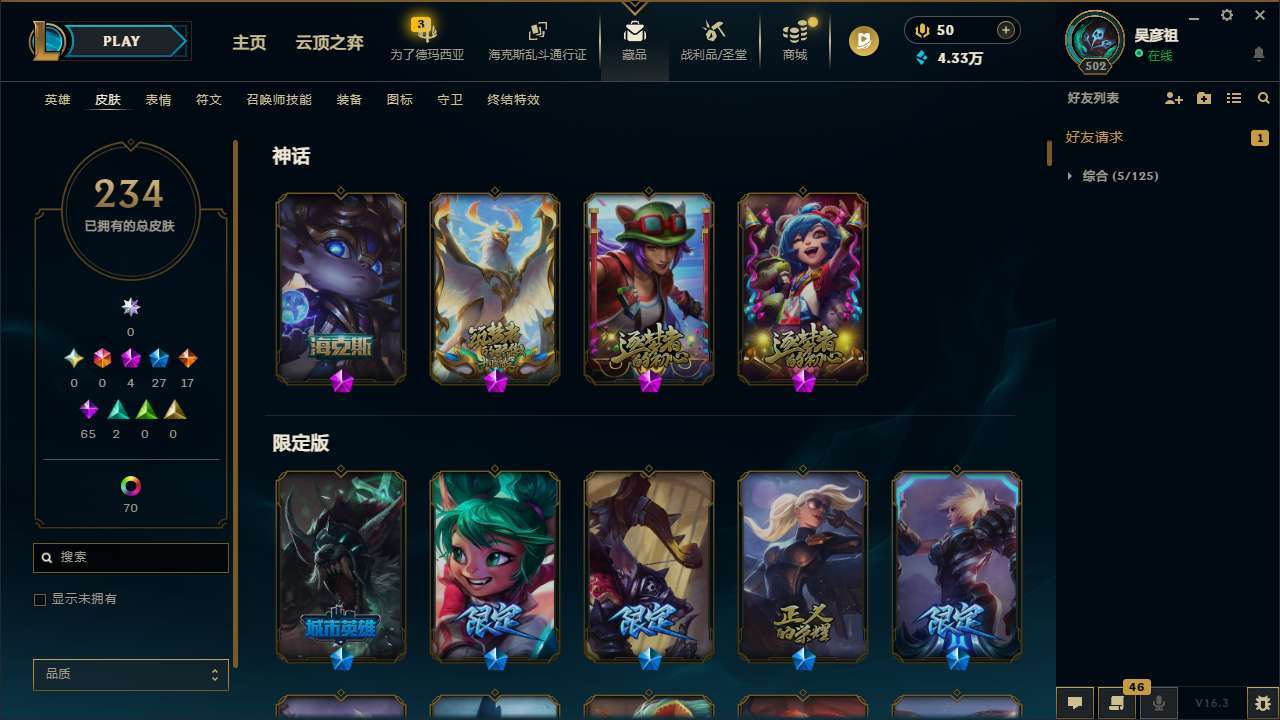The image size is (1280, 720).
Task: Open the chat bubble icon at bottom
Action: (1074, 703)
